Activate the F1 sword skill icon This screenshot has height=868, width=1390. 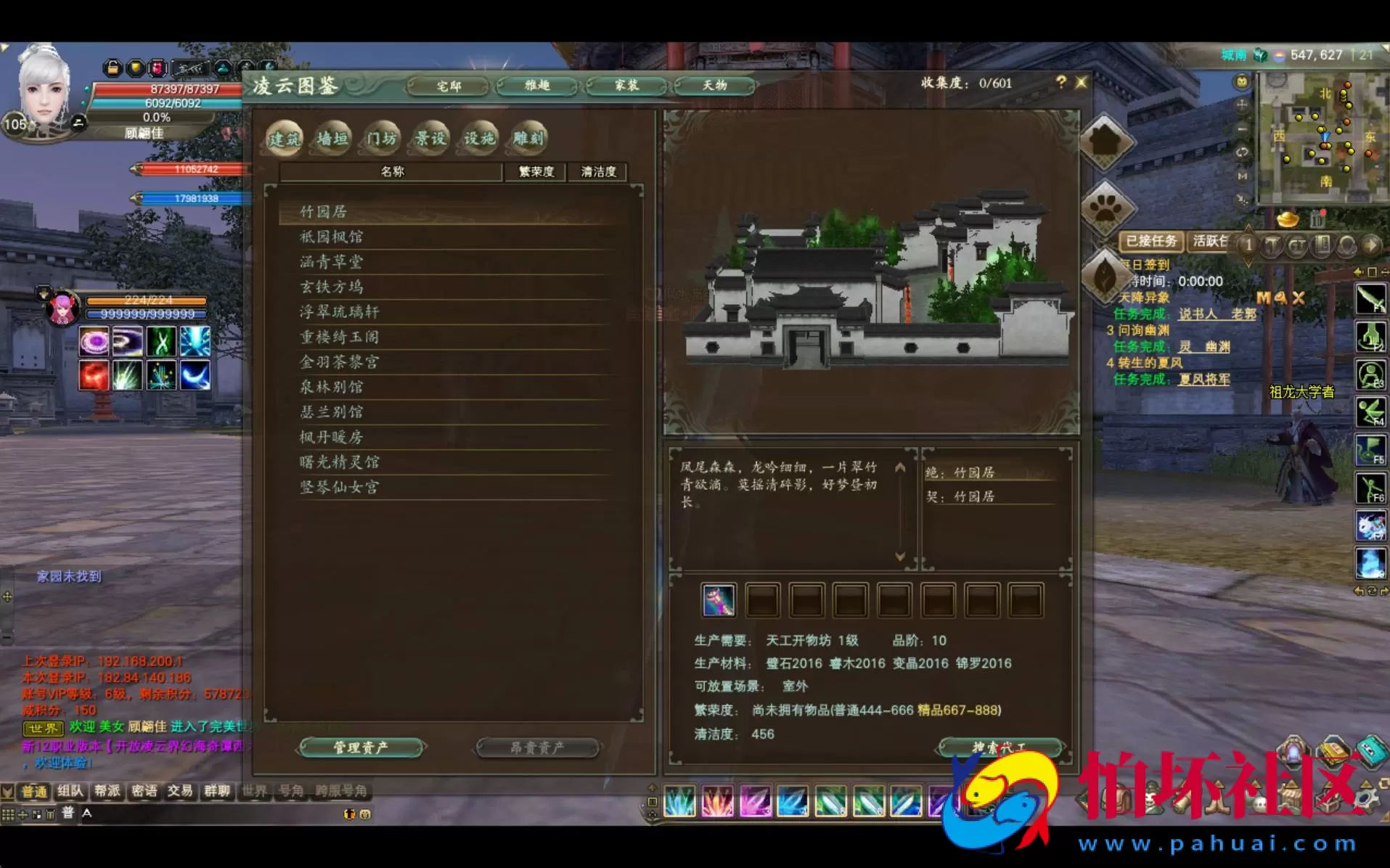[1370, 299]
